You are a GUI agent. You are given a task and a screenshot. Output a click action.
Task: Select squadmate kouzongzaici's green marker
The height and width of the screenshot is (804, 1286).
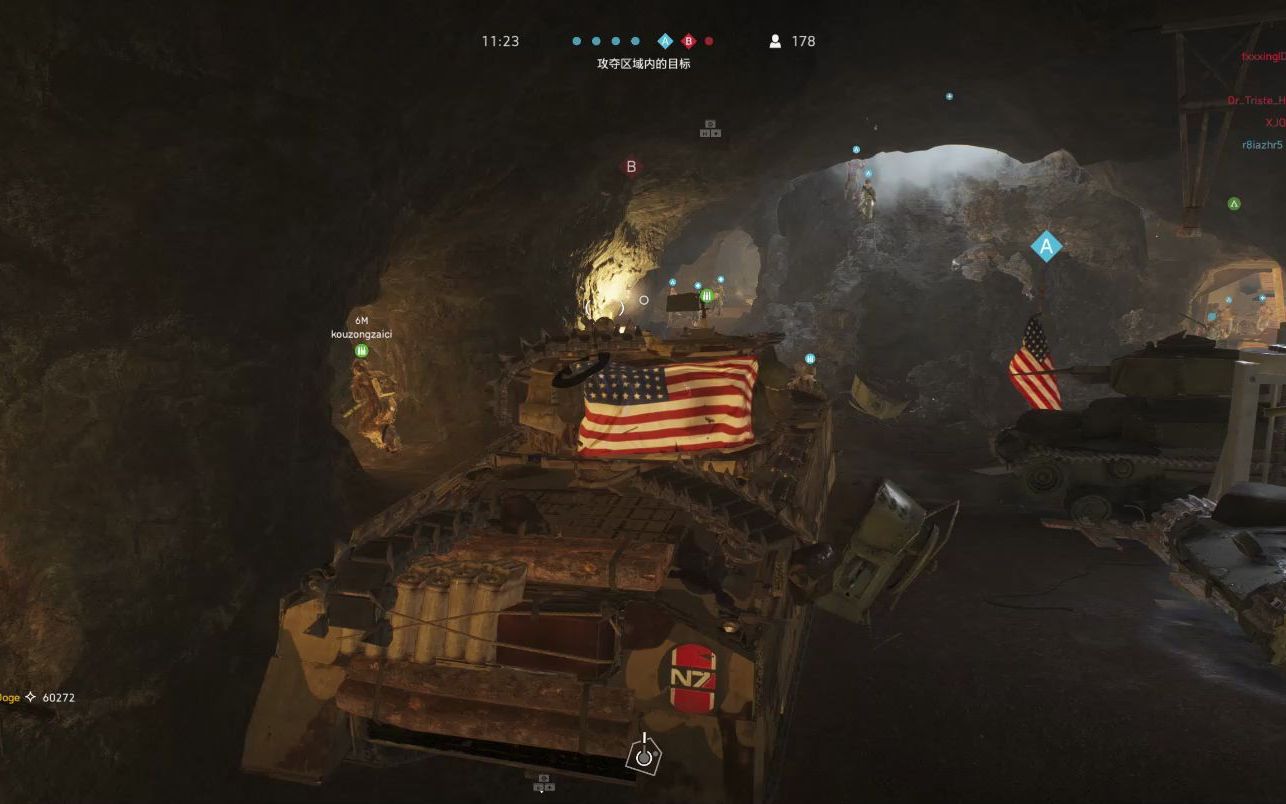click(361, 351)
